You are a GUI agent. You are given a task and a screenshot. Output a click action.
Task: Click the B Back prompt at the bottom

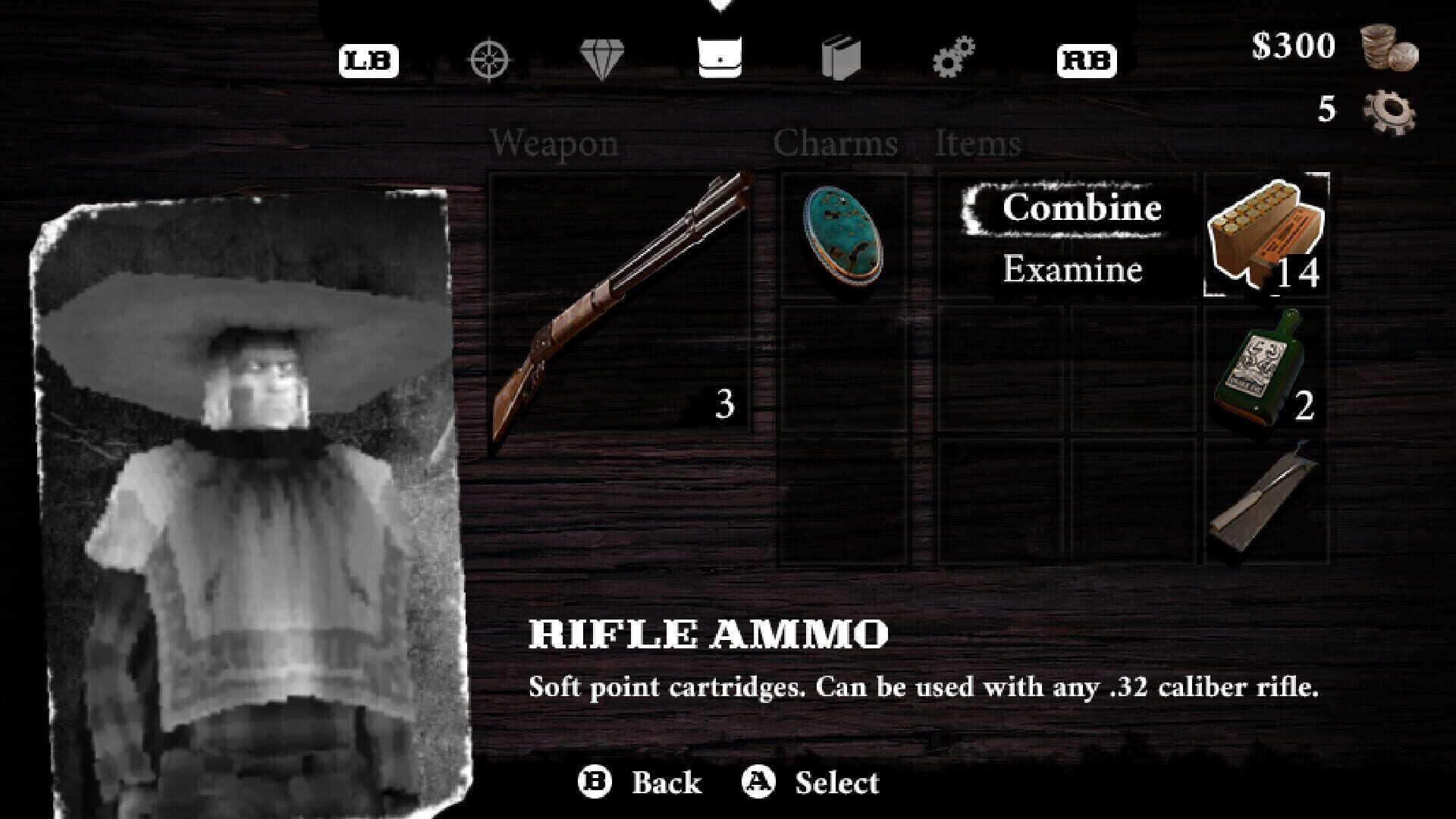coord(641,780)
